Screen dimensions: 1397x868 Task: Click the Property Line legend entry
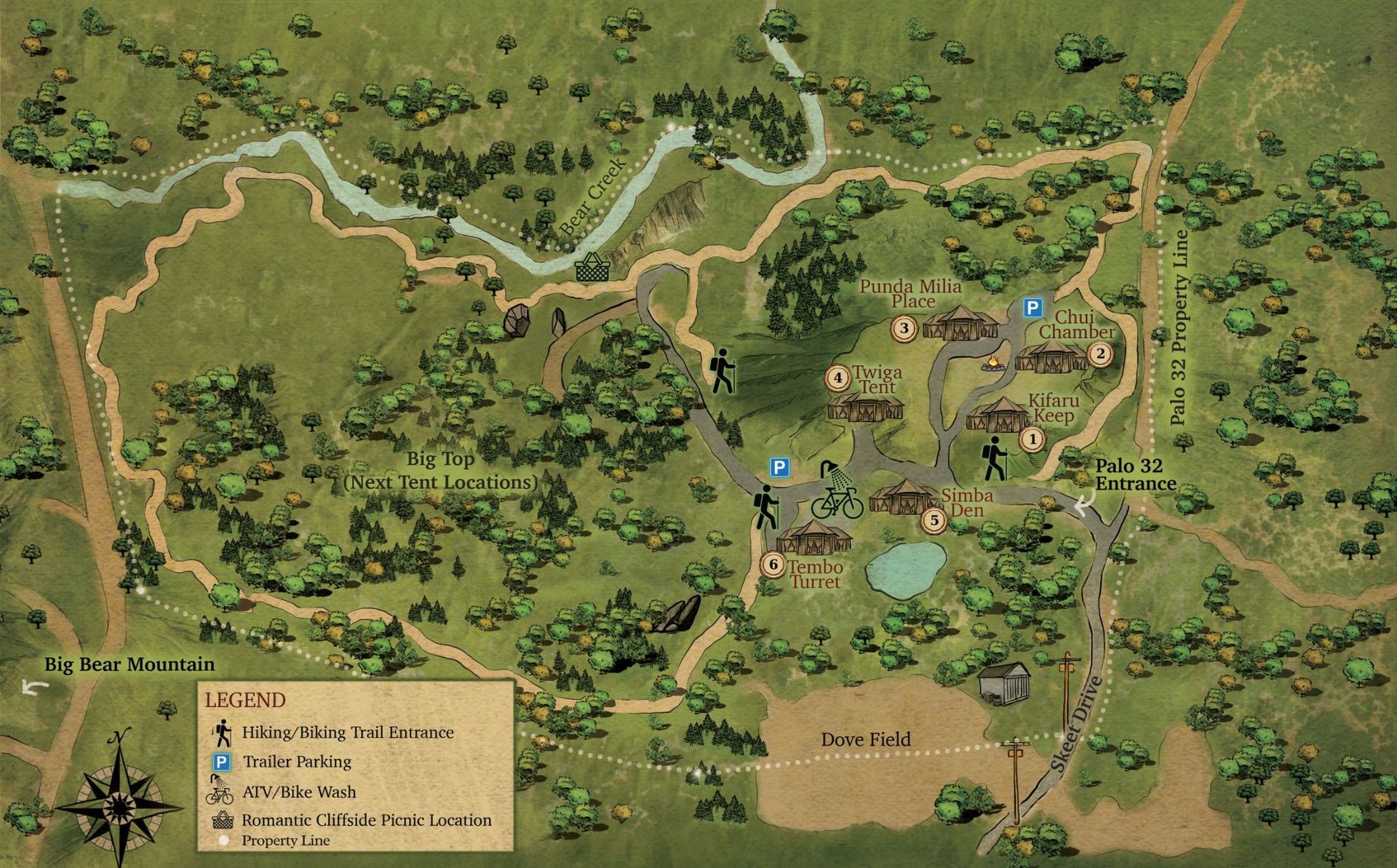pyautogui.click(x=285, y=841)
